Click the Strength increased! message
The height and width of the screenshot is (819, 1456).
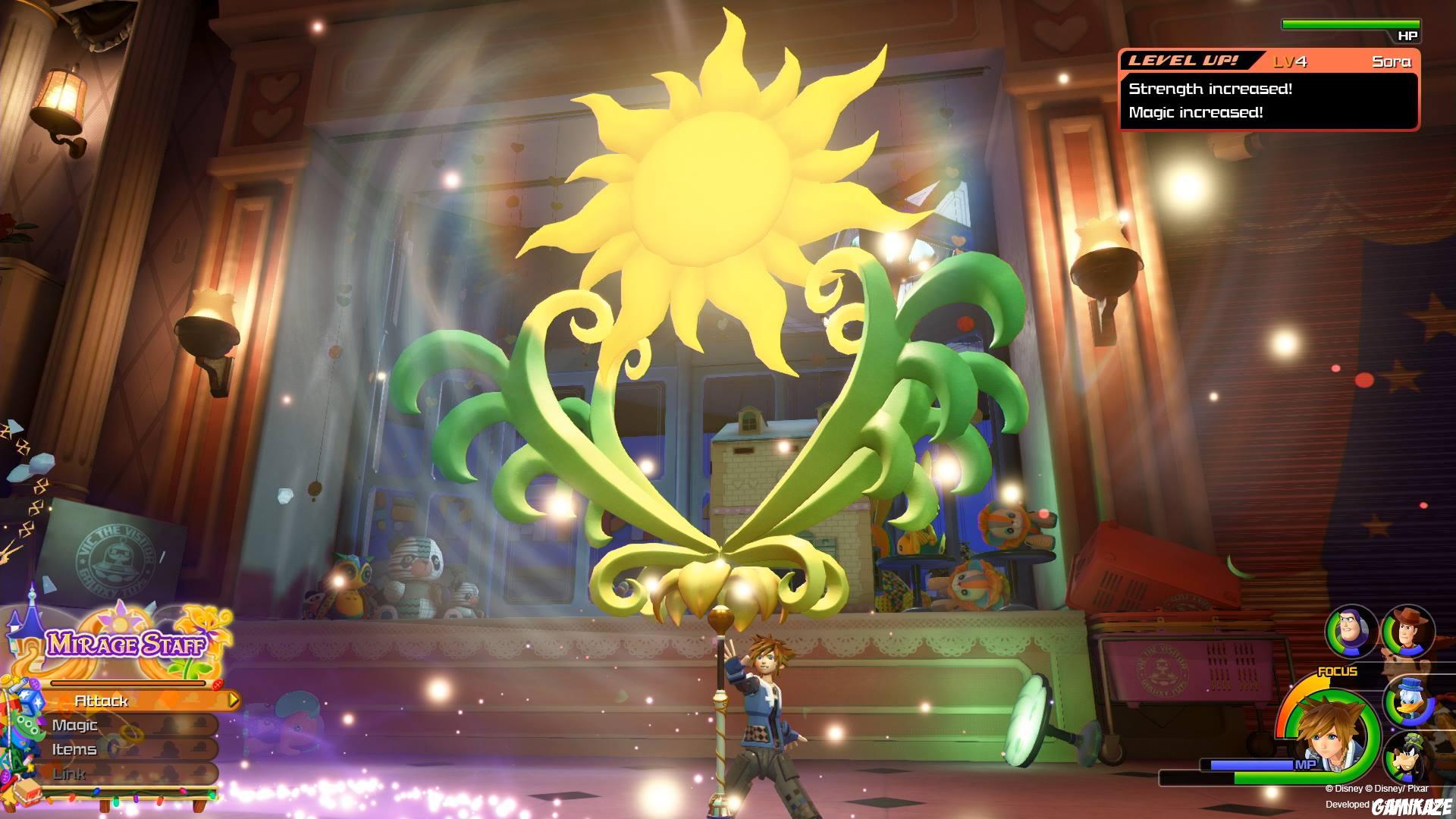(1211, 90)
